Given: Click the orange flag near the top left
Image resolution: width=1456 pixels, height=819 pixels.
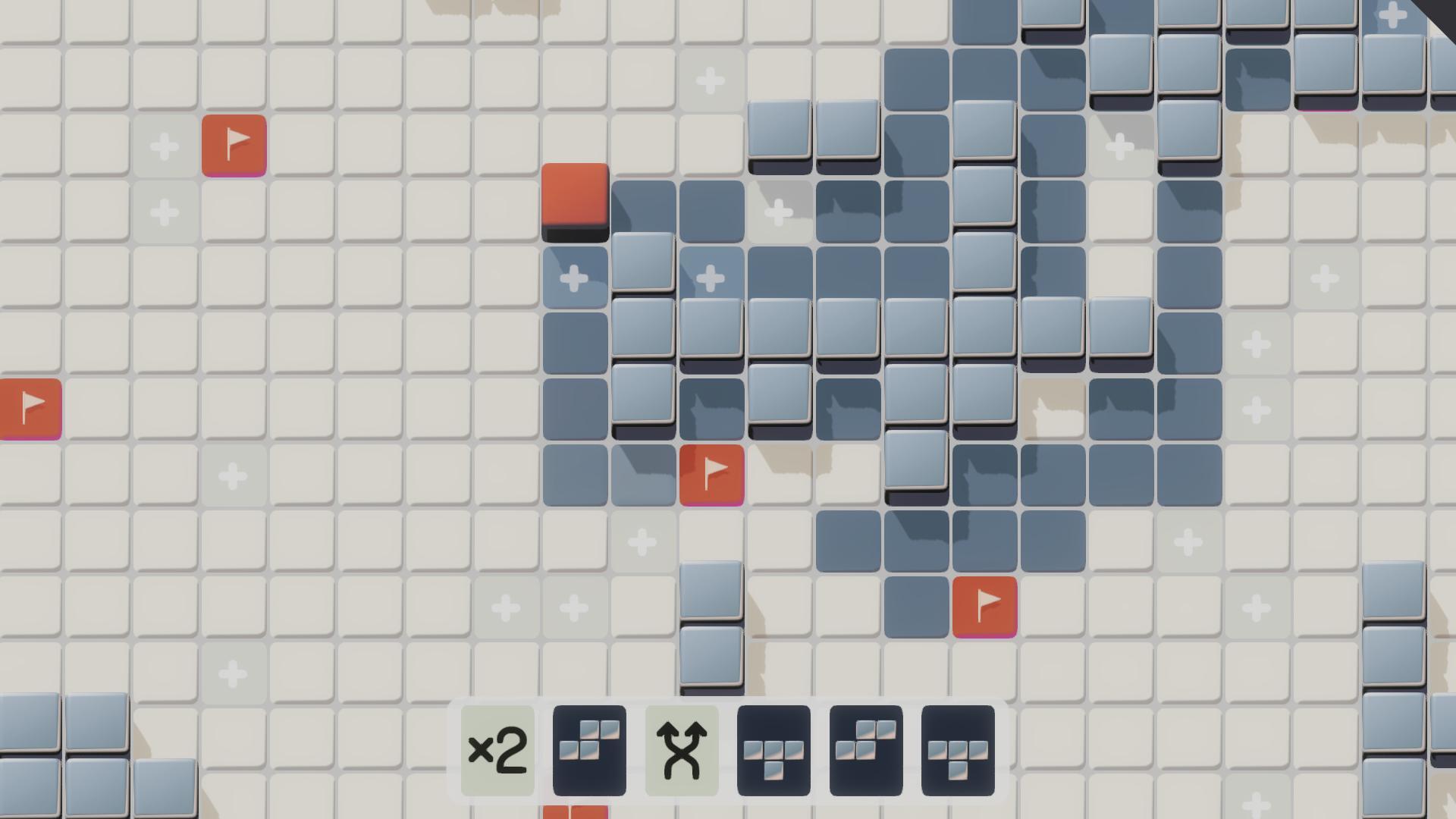Looking at the screenshot, I should pyautogui.click(x=234, y=145).
